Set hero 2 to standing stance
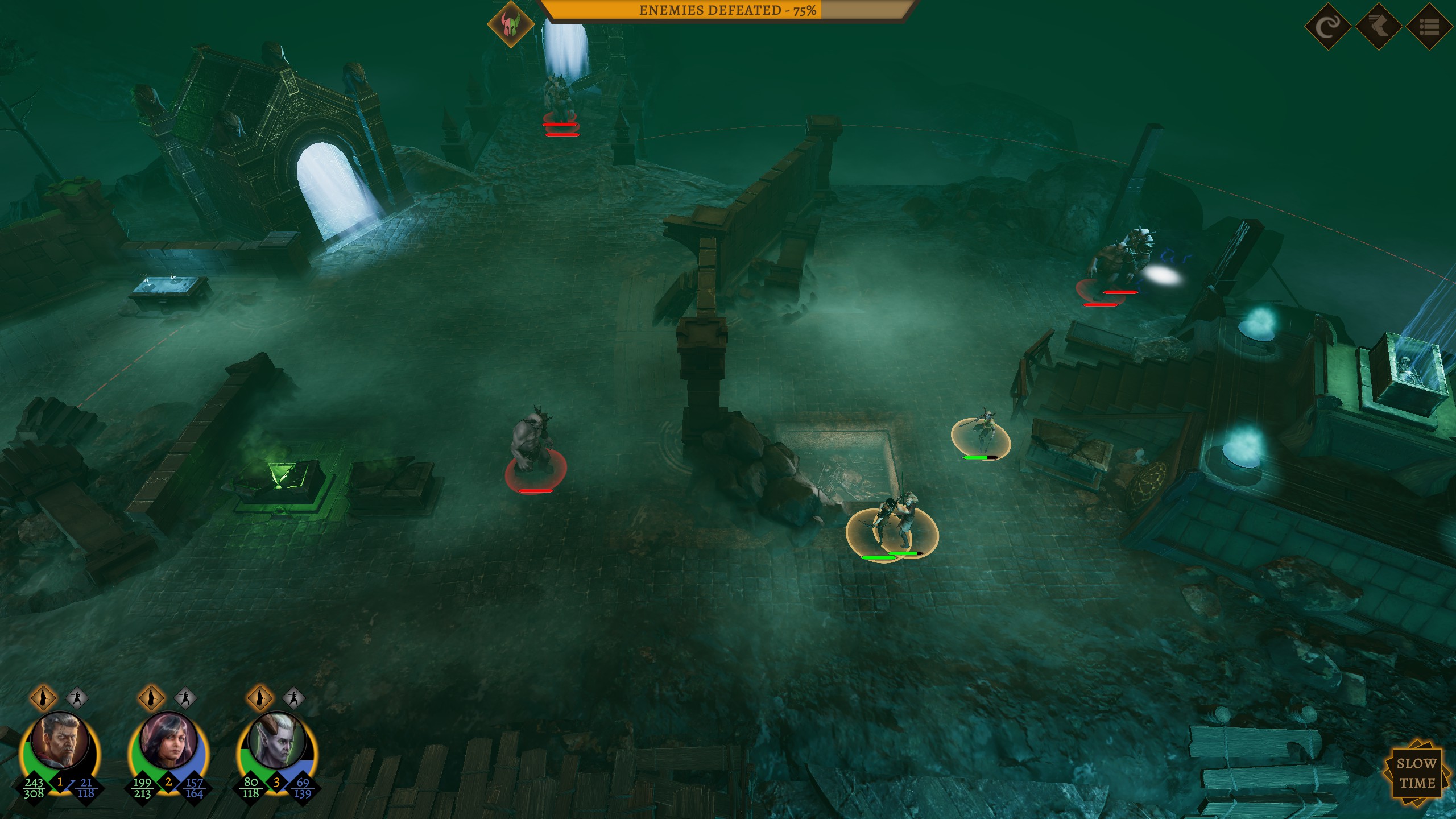This screenshot has height=819, width=1456. tap(151, 697)
